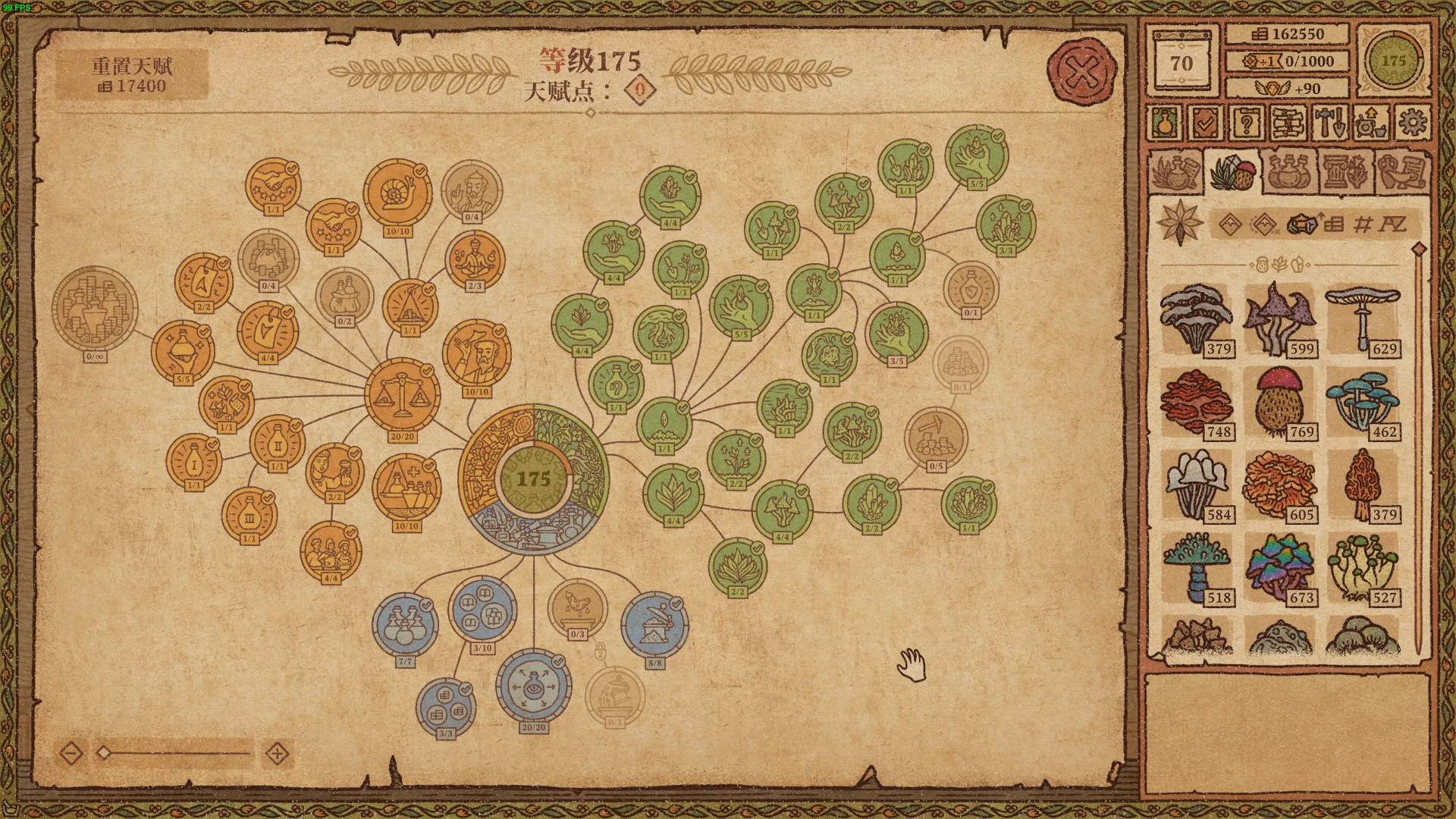
Task: Zoom out the talent map with the minus button
Action: (x=71, y=754)
